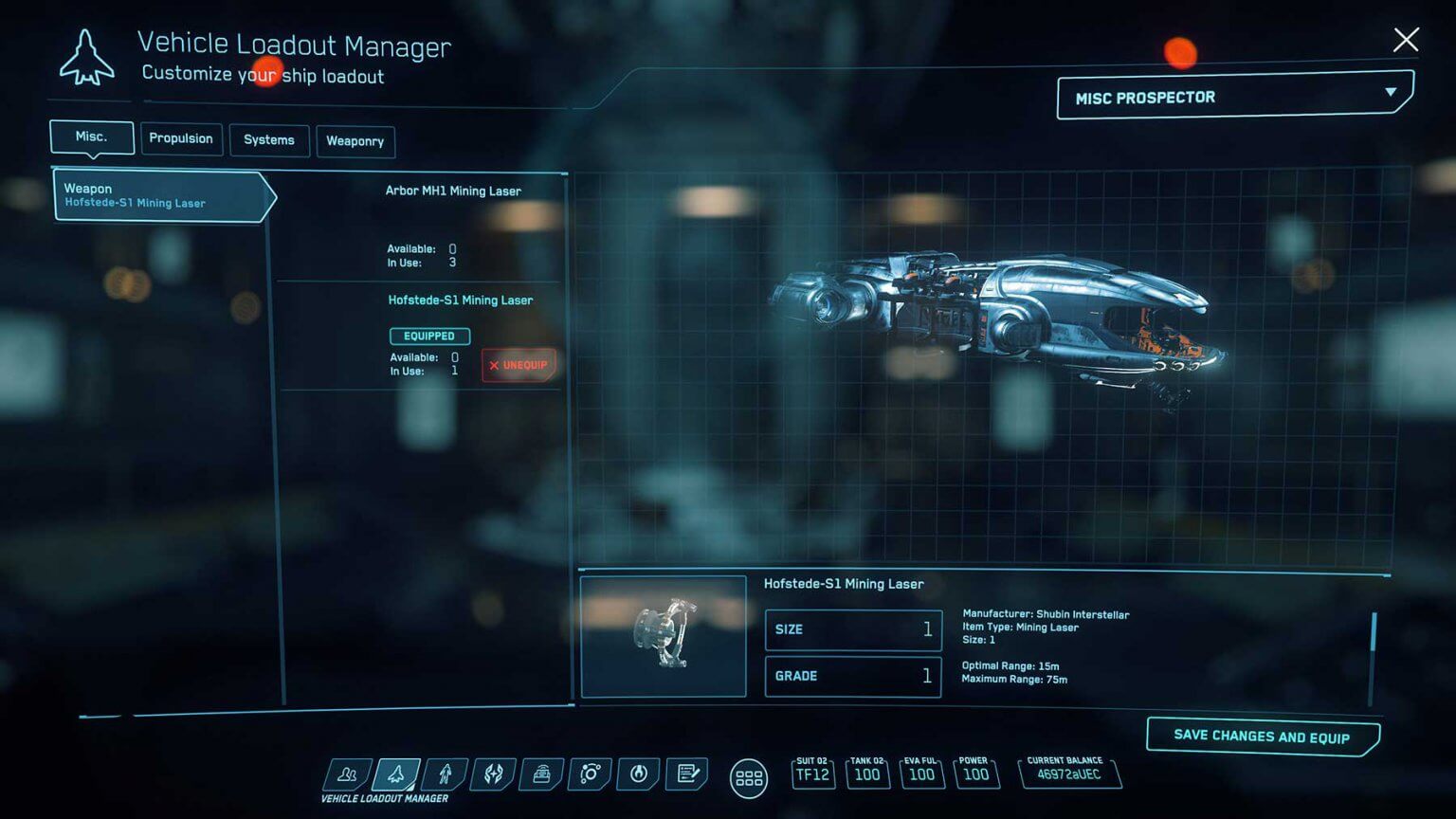This screenshot has height=819, width=1456.
Task: Click the emblem icon beside the person icon
Action: coord(493,776)
